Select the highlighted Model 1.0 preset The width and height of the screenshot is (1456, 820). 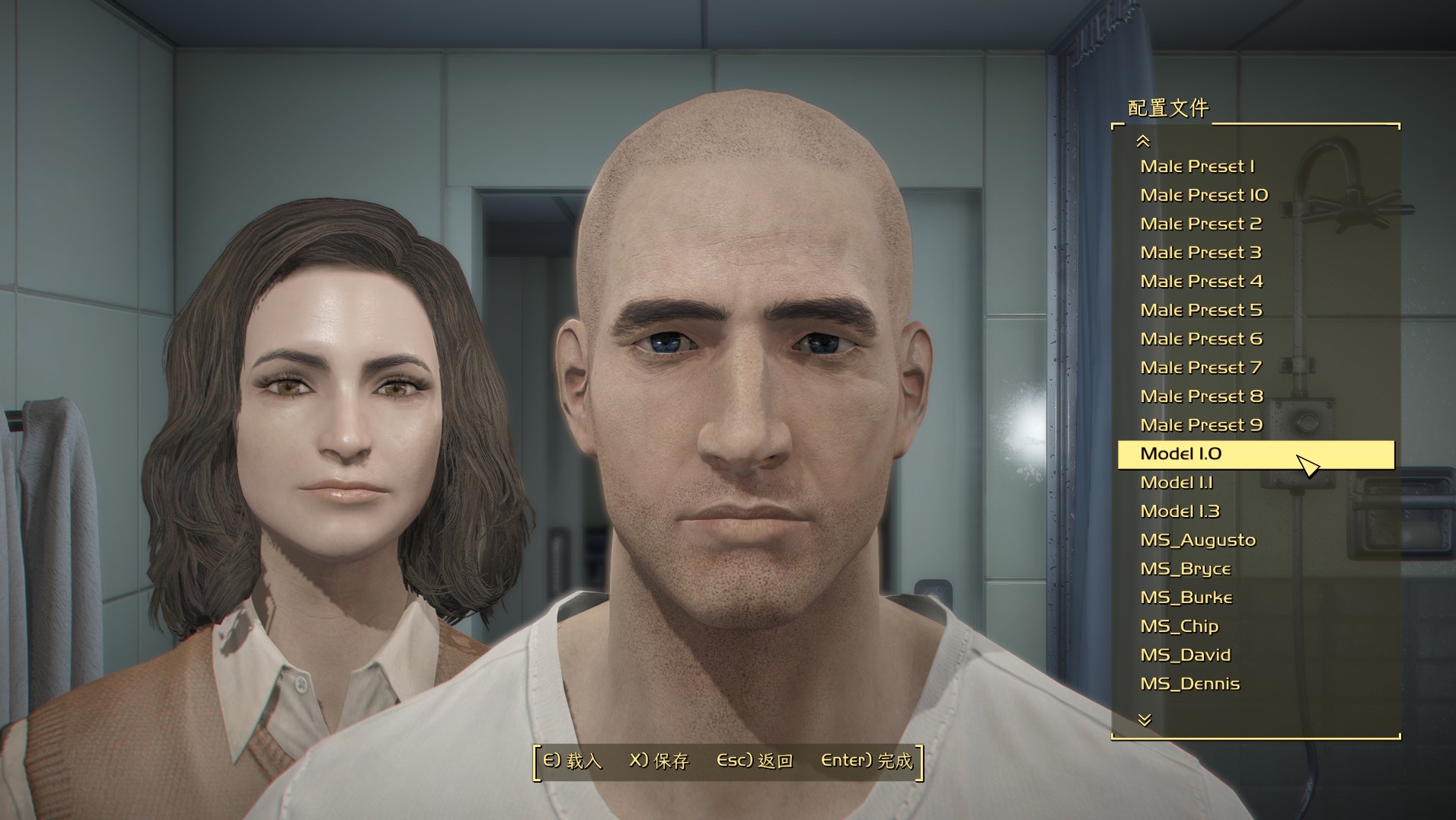1181,454
